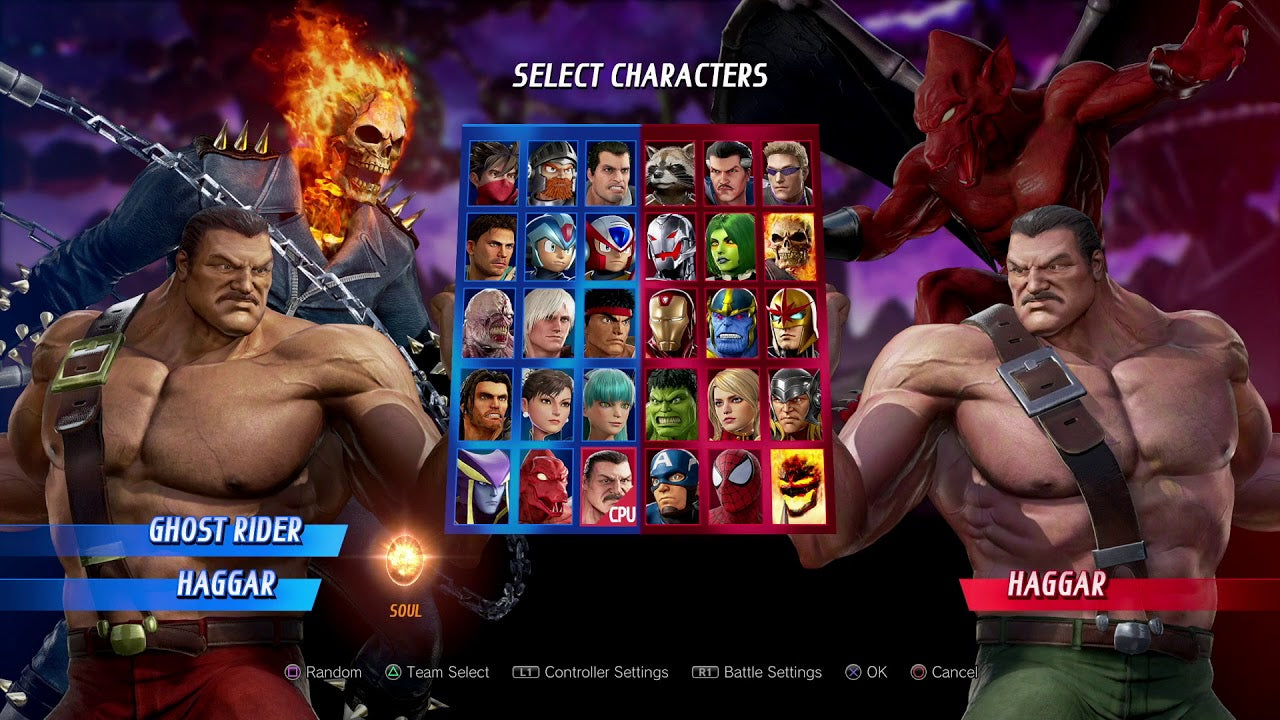Choose Ghost Rider's flaming skull tile
Viewport: 1280px width, 720px height.
point(790,246)
